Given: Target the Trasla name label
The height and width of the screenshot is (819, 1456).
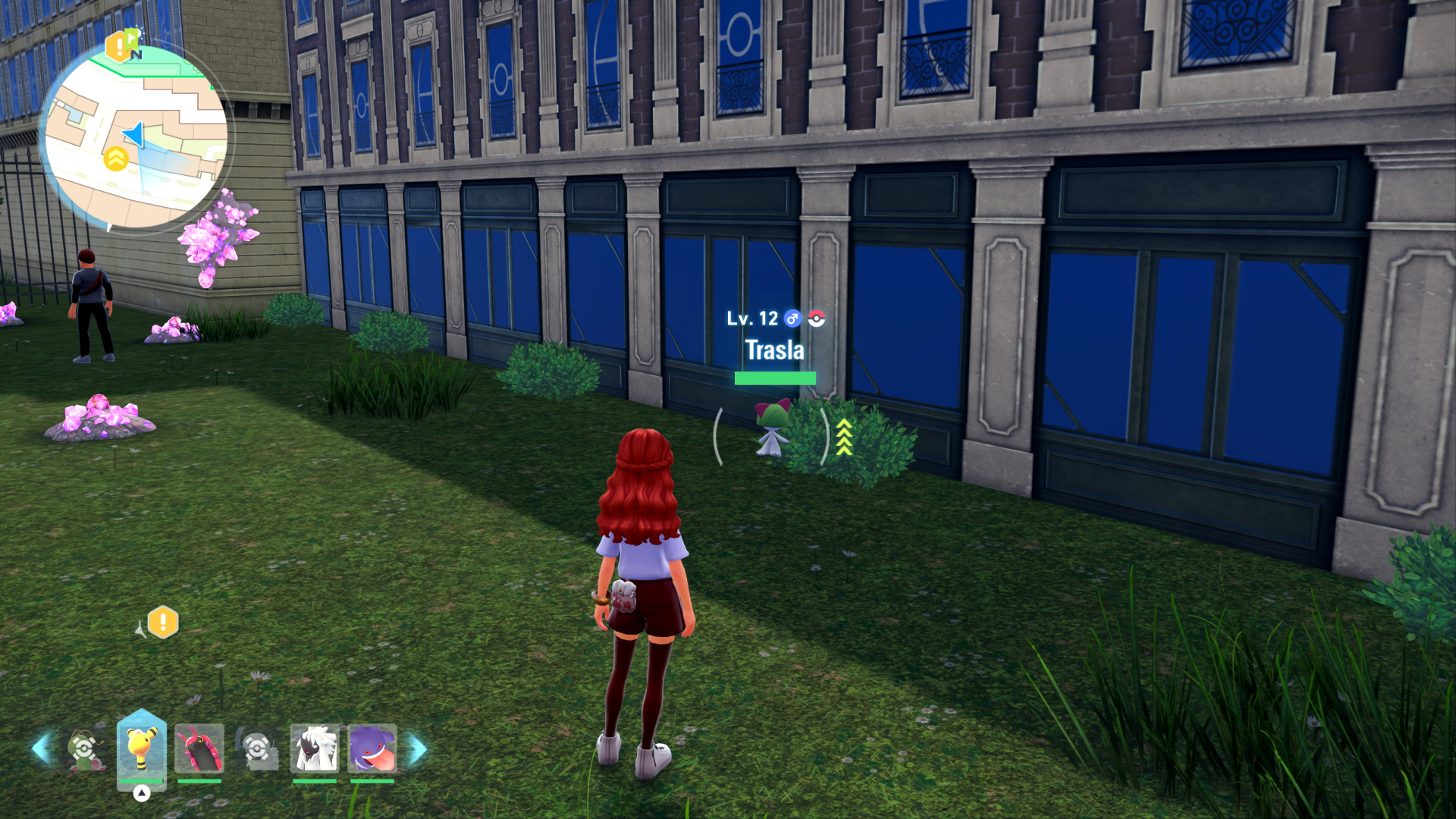Looking at the screenshot, I should 774,350.
